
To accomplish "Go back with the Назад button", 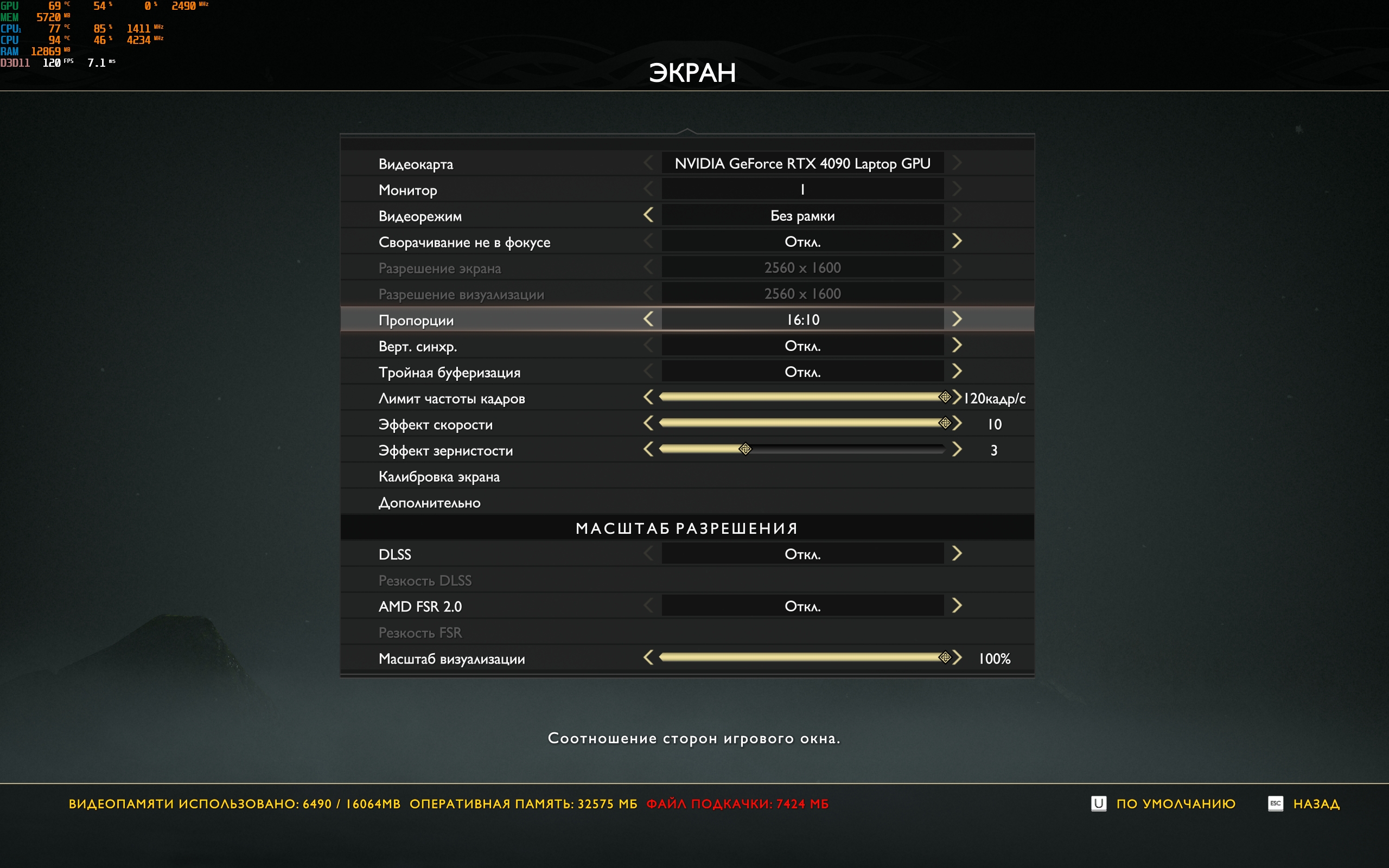I will click(x=1316, y=803).
